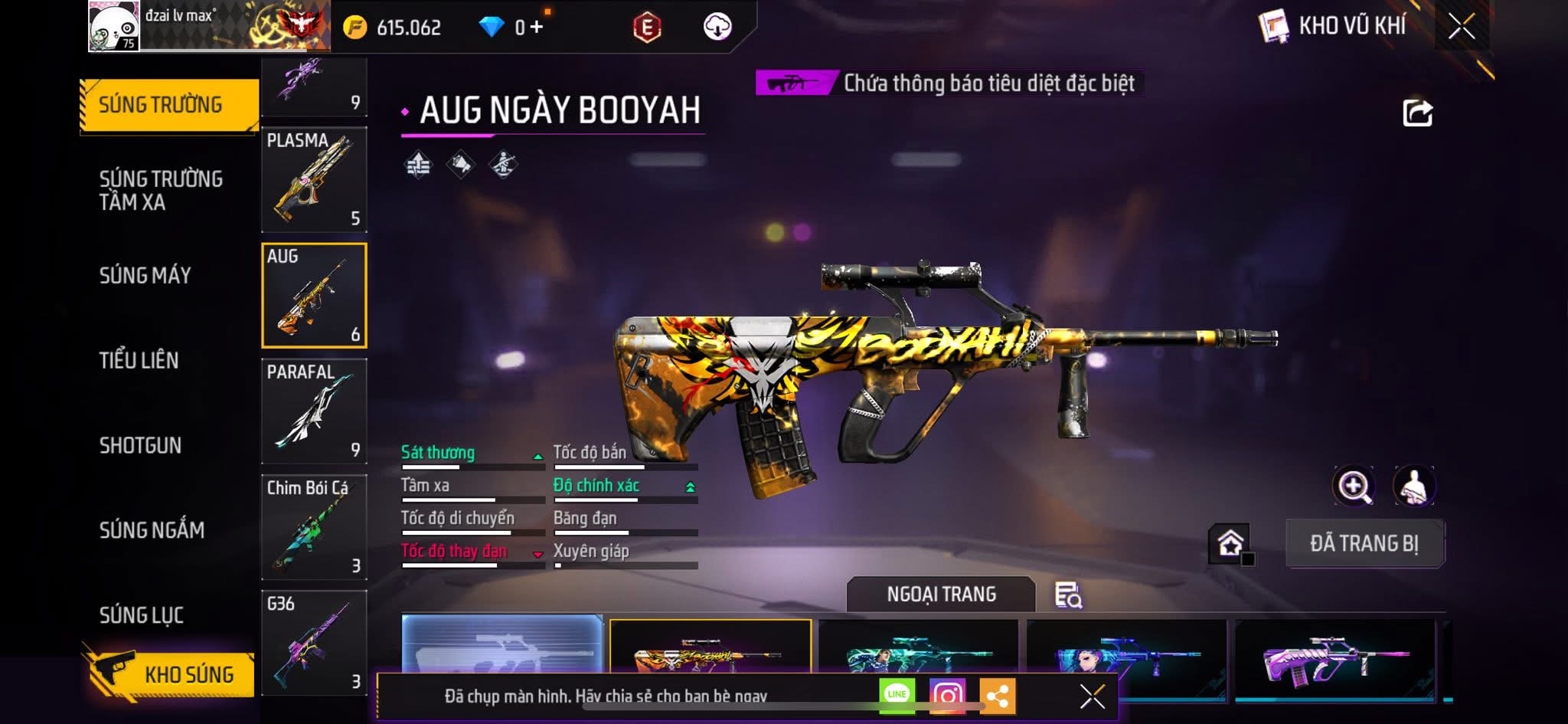Show the Shotgun weapon list
Screen dimensions: 1568x724
point(140,445)
